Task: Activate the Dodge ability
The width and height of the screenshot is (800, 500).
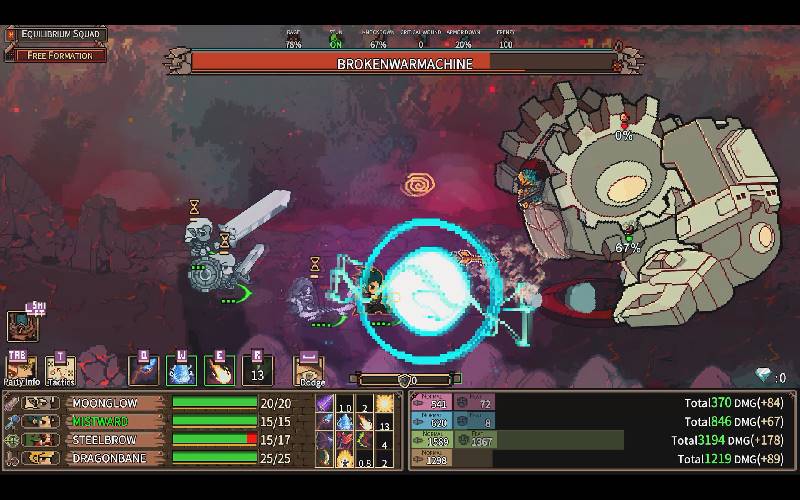Action: pos(308,371)
